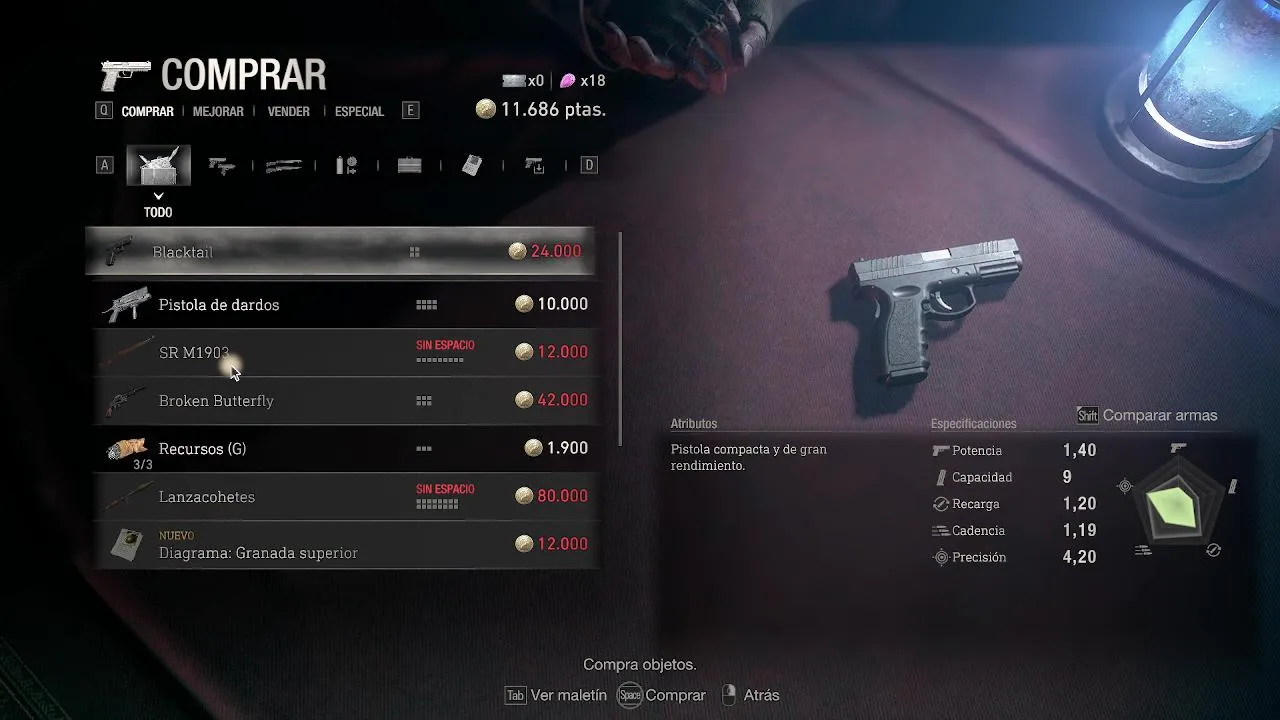1280x720 pixels.
Task: Choose Pistola de dardos in the list
Action: coord(340,304)
